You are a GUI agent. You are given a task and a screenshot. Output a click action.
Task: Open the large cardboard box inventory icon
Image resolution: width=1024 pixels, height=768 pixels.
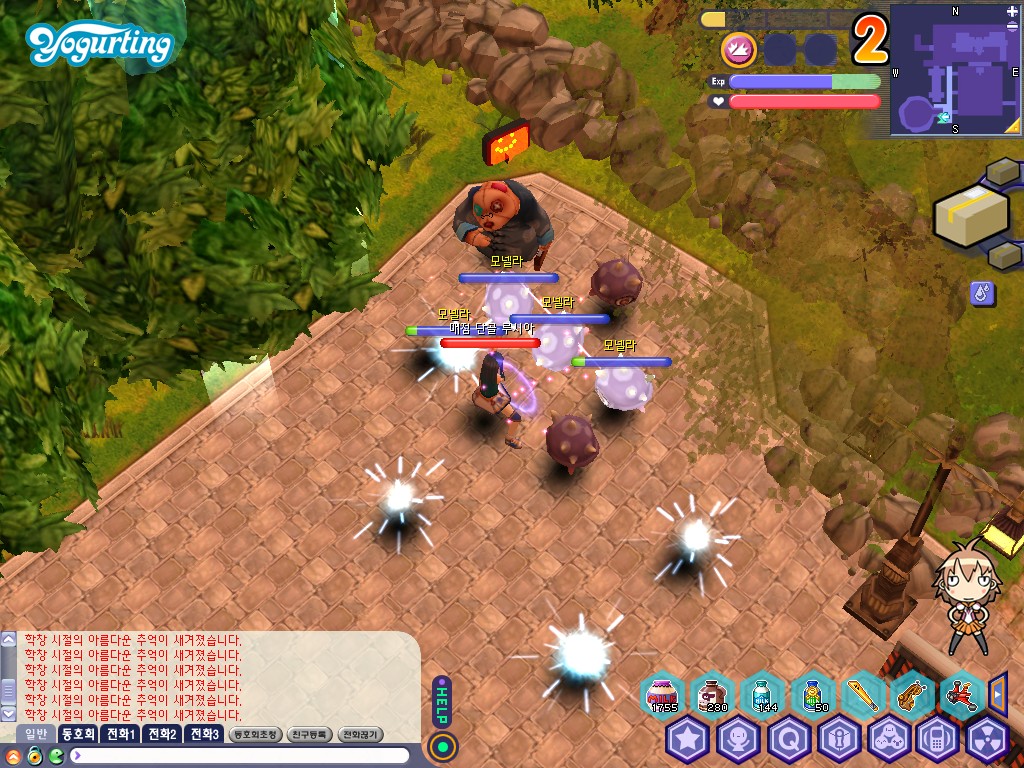coord(970,214)
